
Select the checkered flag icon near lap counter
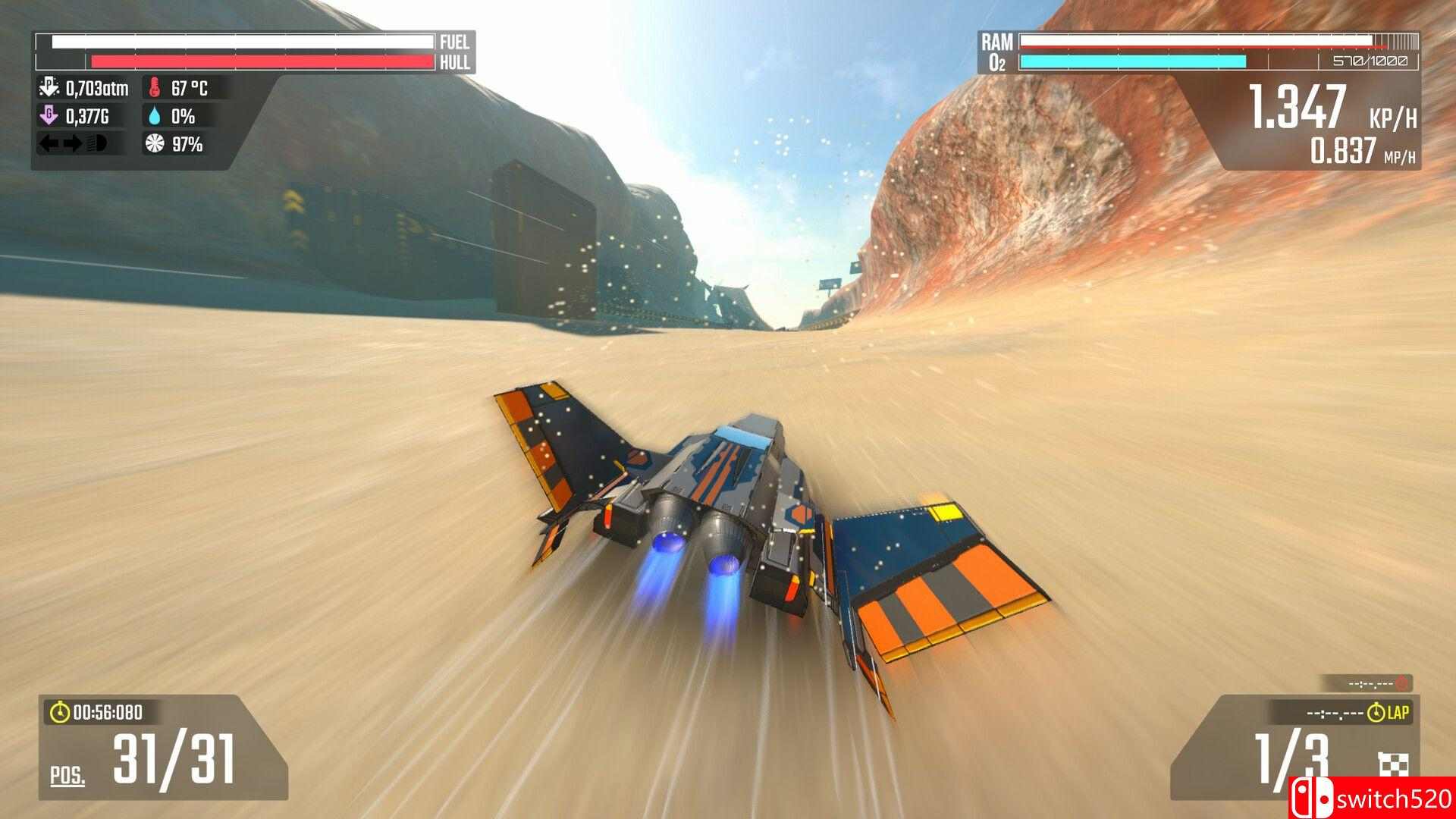(x=1394, y=764)
